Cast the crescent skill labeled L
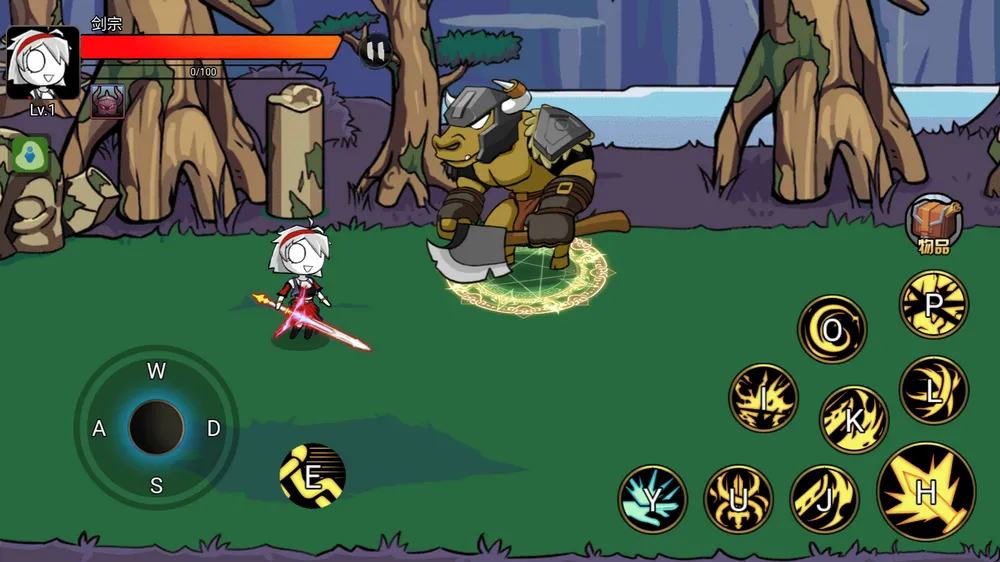 (x=933, y=390)
